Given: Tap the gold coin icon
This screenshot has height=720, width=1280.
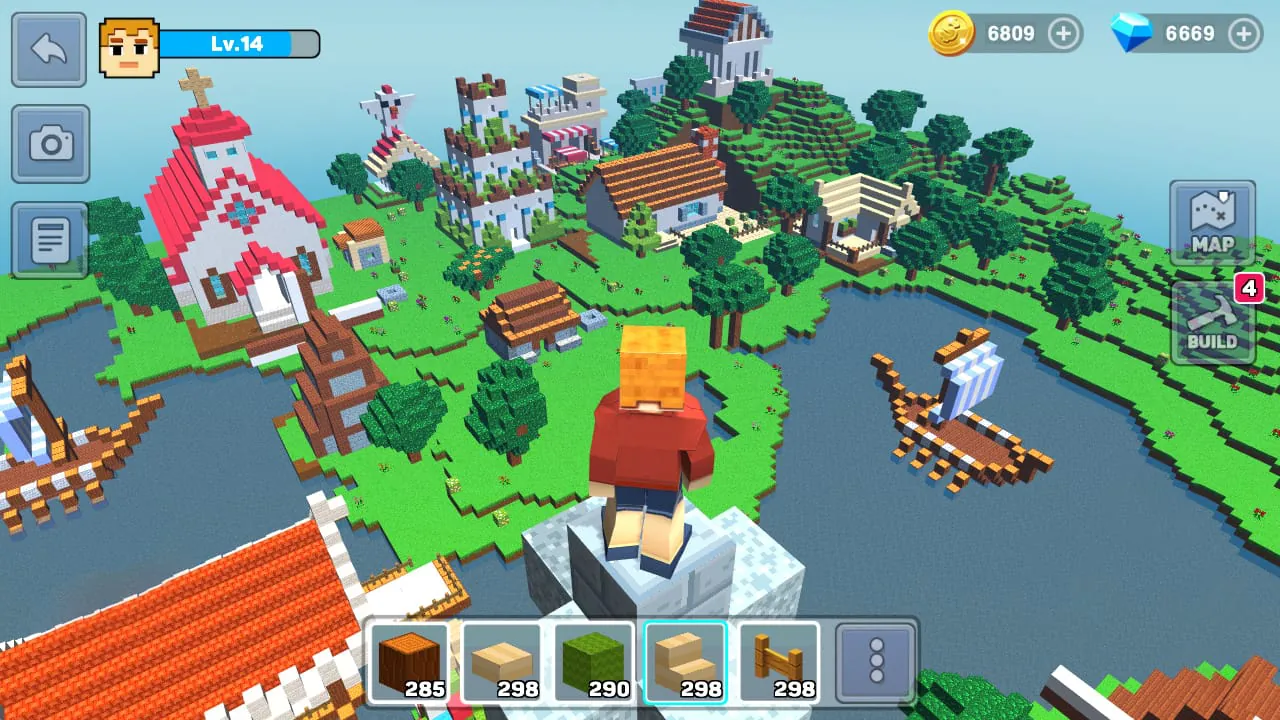Looking at the screenshot, I should coord(951,33).
